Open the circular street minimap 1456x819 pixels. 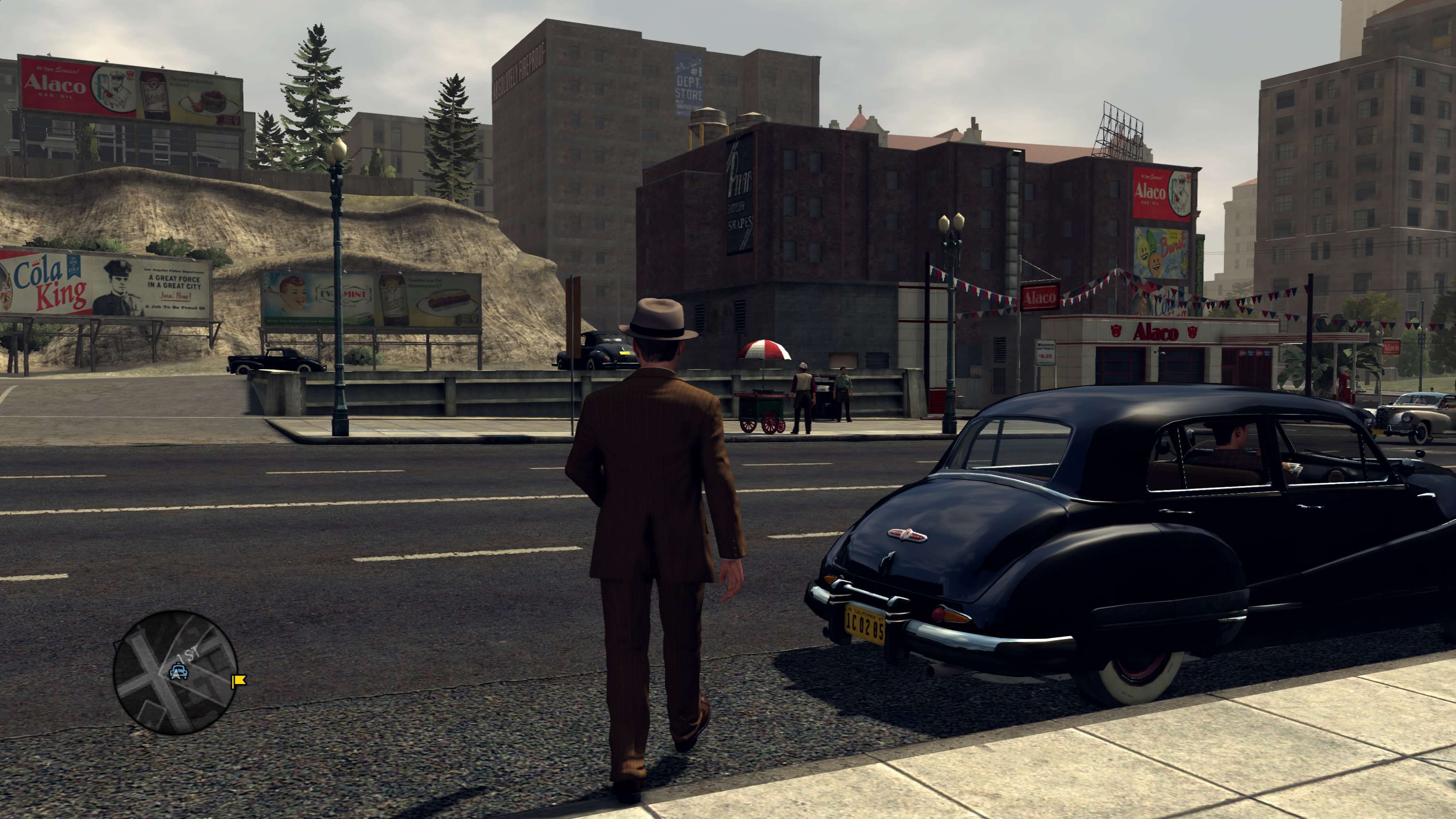tap(175, 672)
